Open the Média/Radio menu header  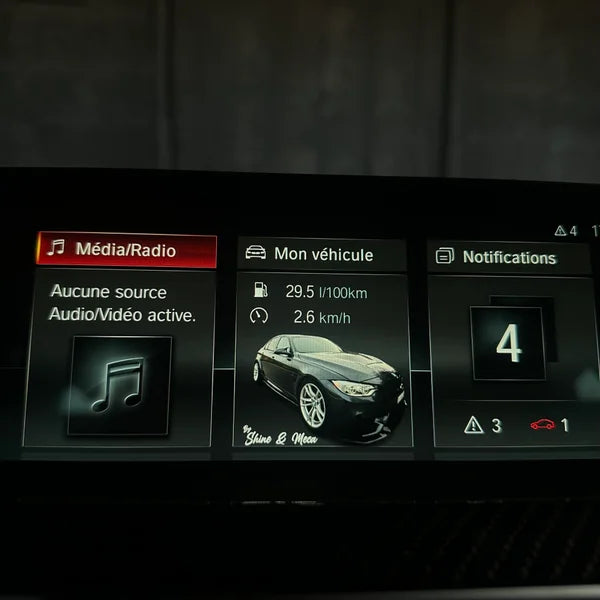pos(126,250)
